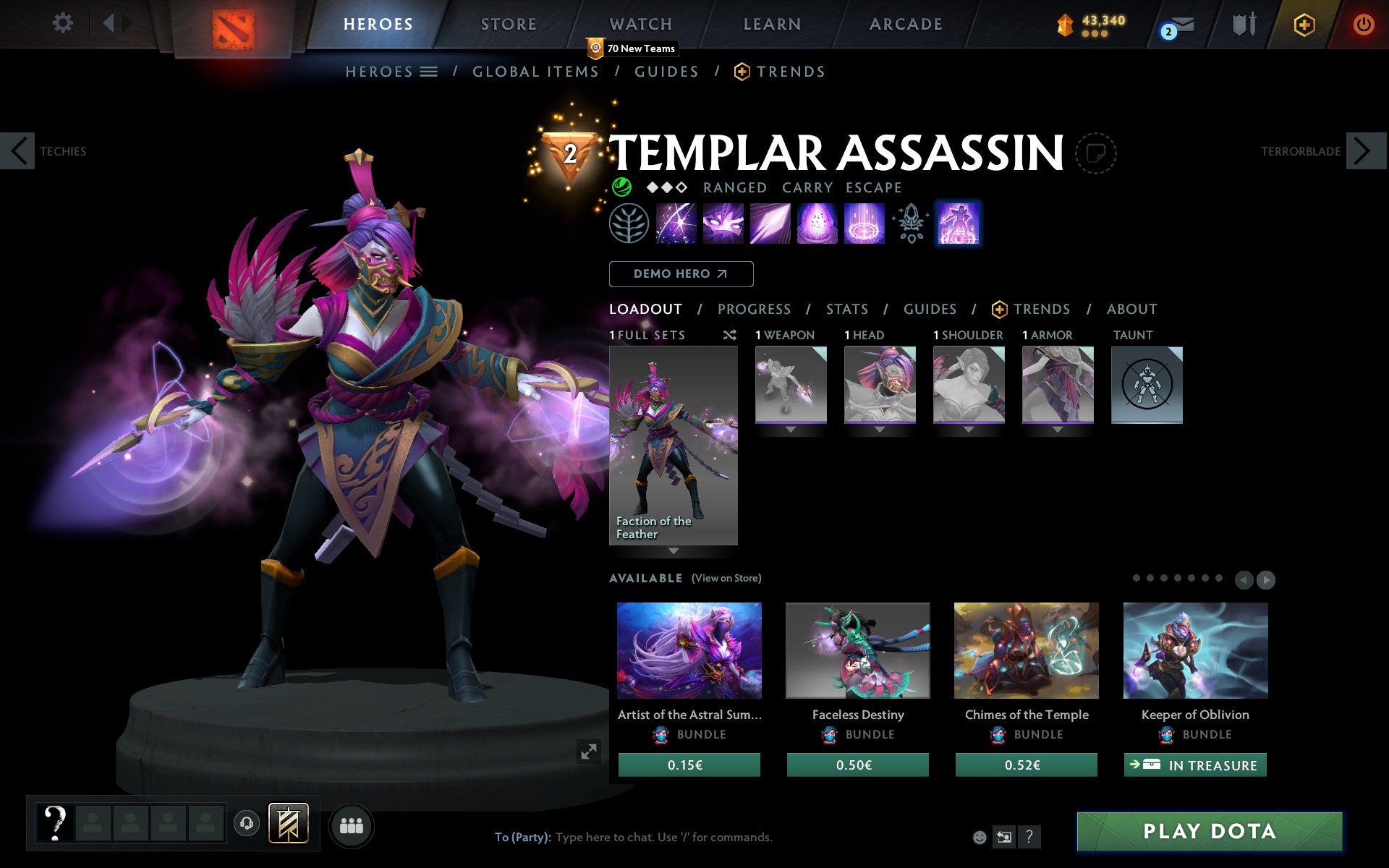Expand the Faction of the Feather set details
This screenshot has height=868, width=1389.
tap(674, 551)
